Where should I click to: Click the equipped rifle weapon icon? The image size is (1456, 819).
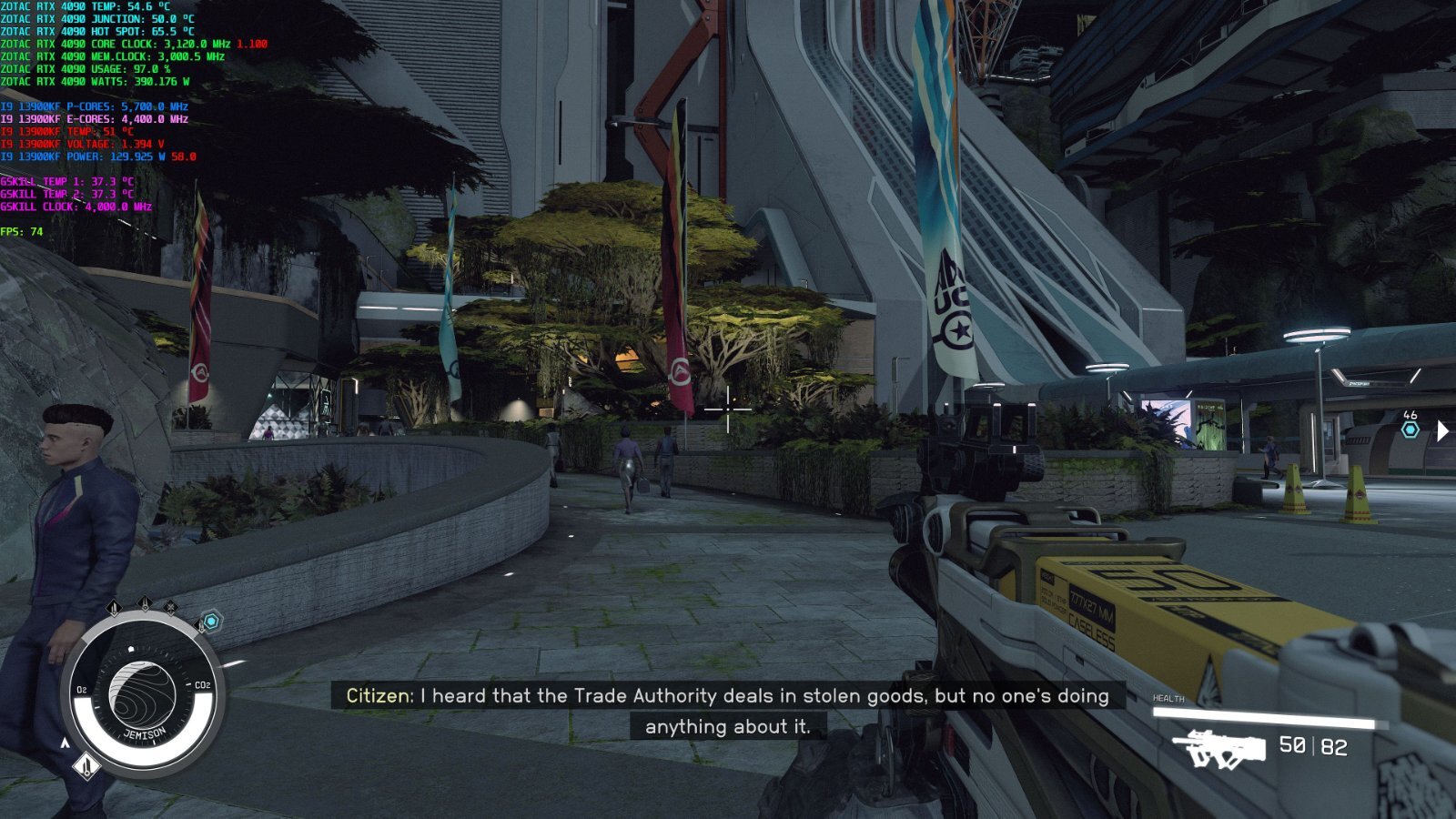1218,749
